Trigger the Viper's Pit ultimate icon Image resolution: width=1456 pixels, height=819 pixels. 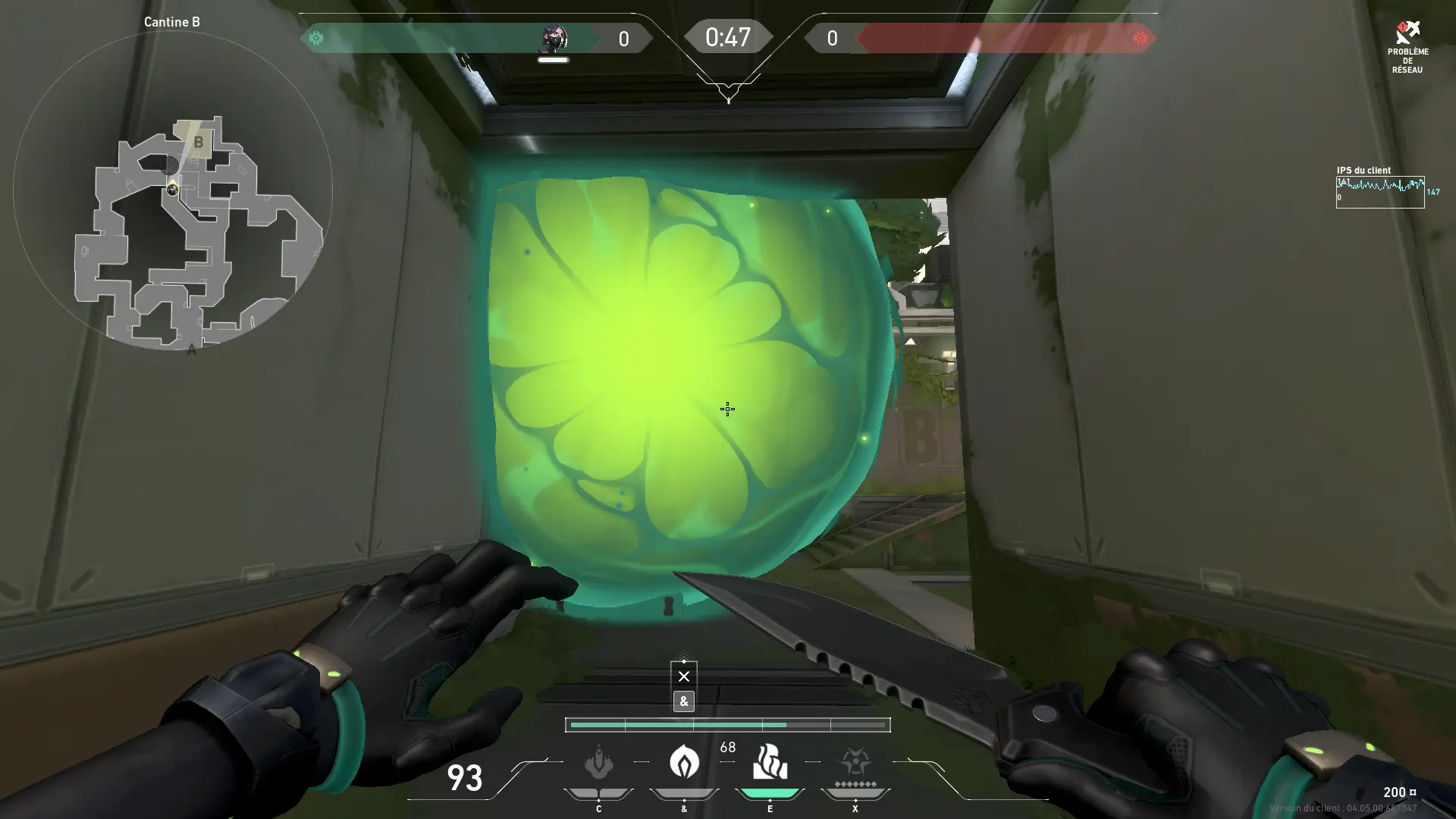(x=855, y=762)
